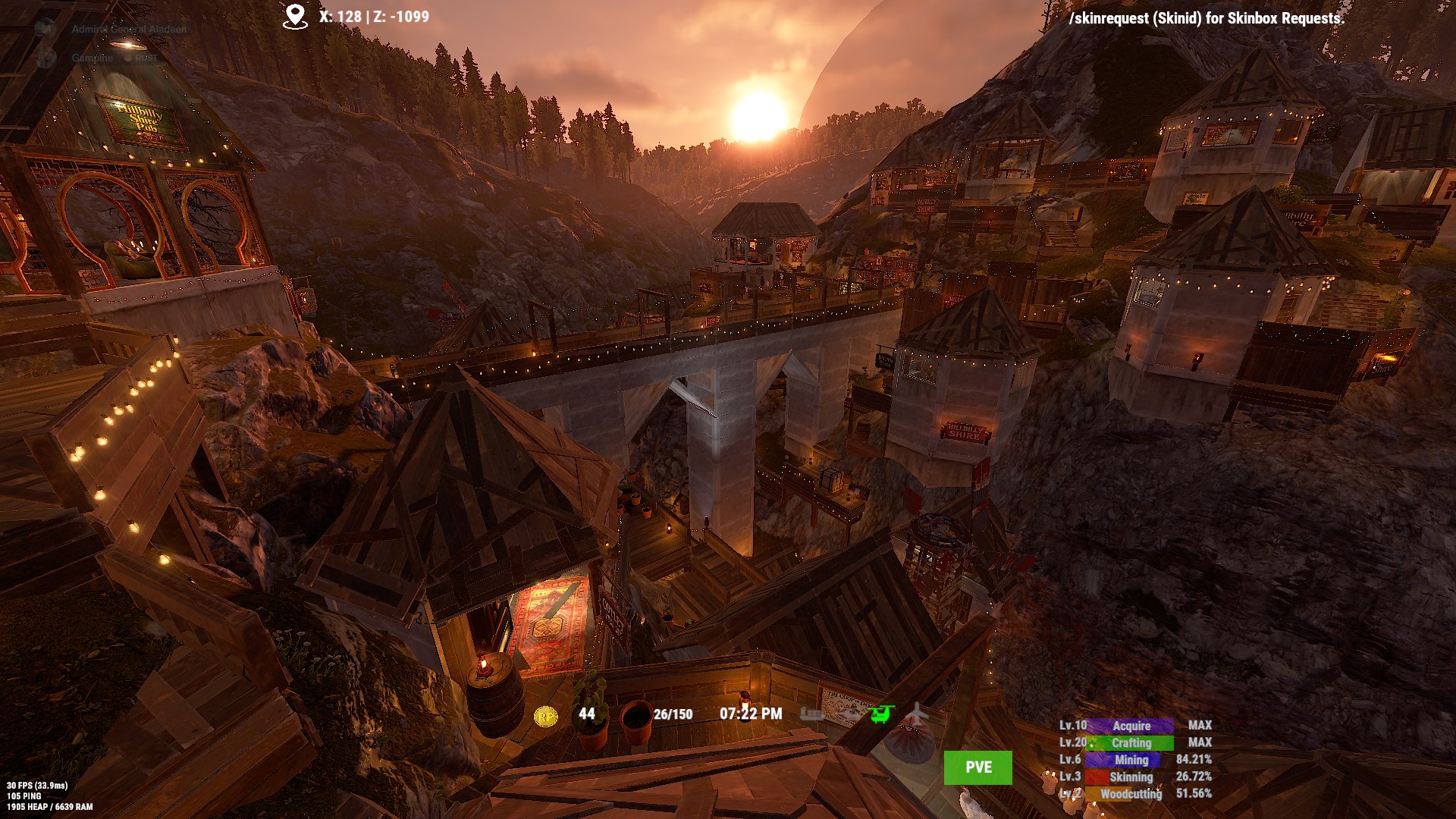
Task: Select teammate Admiral General Aladeen
Action: pos(128,30)
